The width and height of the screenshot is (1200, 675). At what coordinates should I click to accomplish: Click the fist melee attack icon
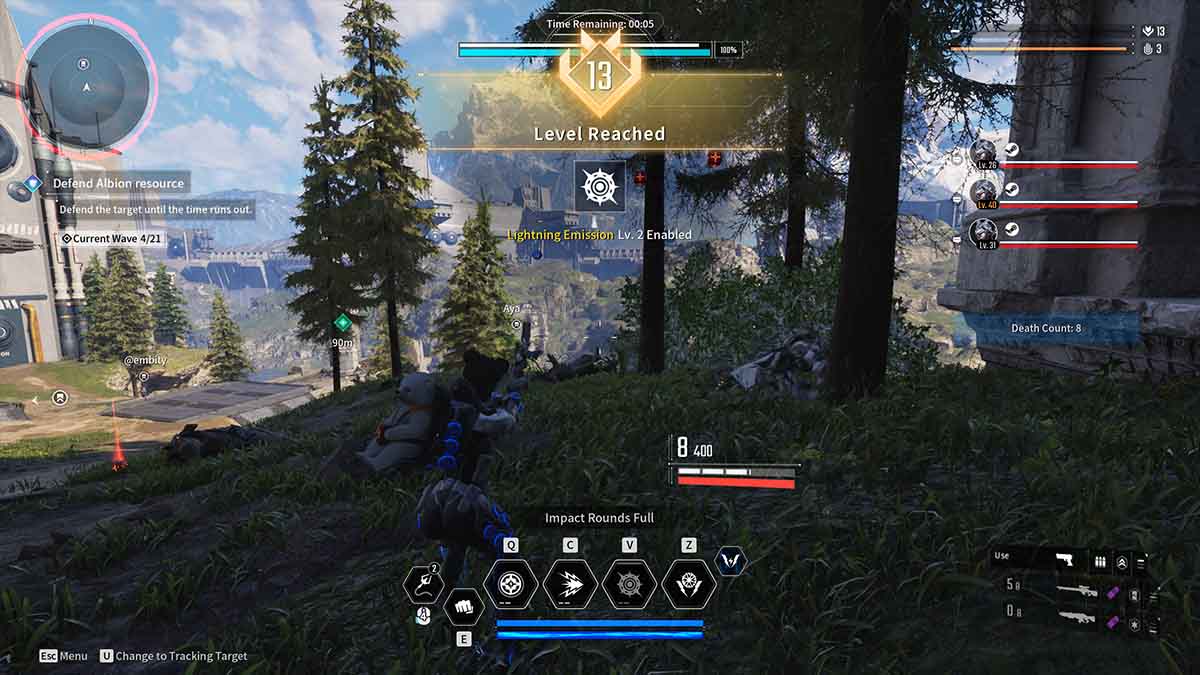(463, 605)
